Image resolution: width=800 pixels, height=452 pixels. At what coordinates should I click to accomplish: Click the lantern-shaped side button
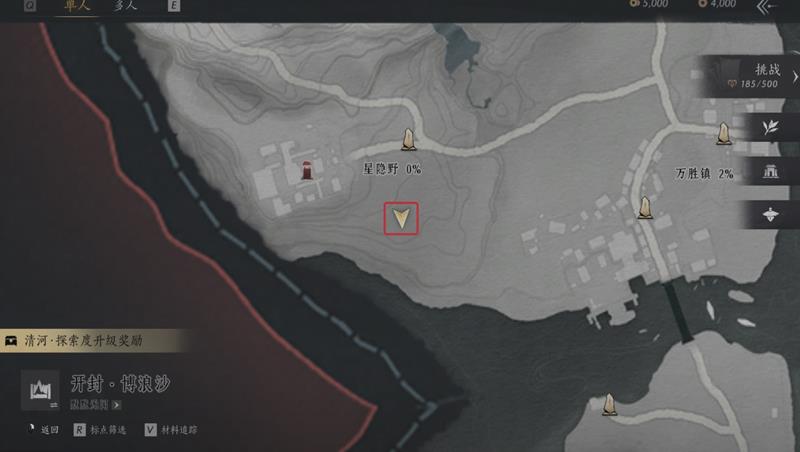[770, 214]
